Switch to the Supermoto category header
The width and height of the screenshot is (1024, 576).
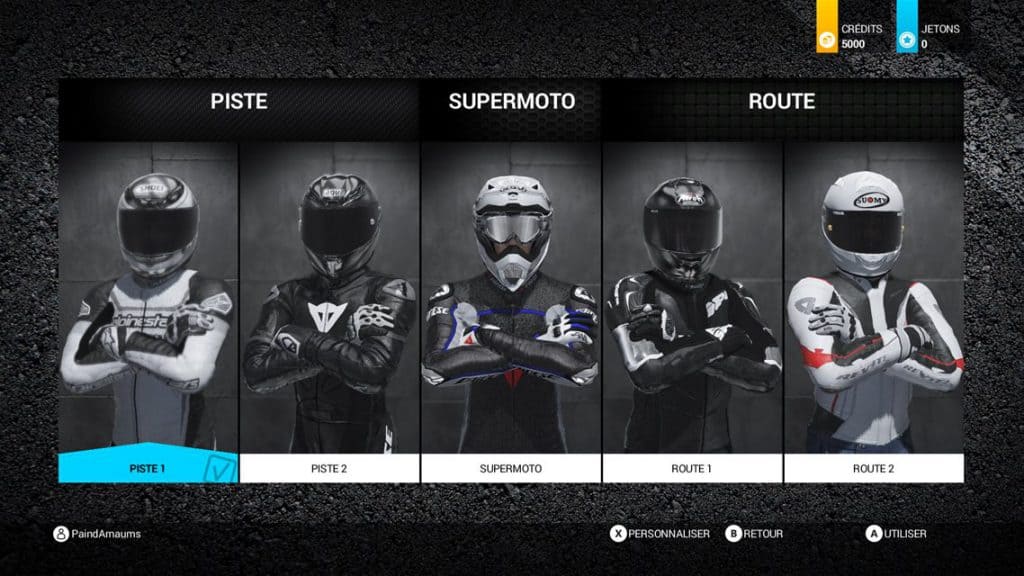(x=511, y=101)
